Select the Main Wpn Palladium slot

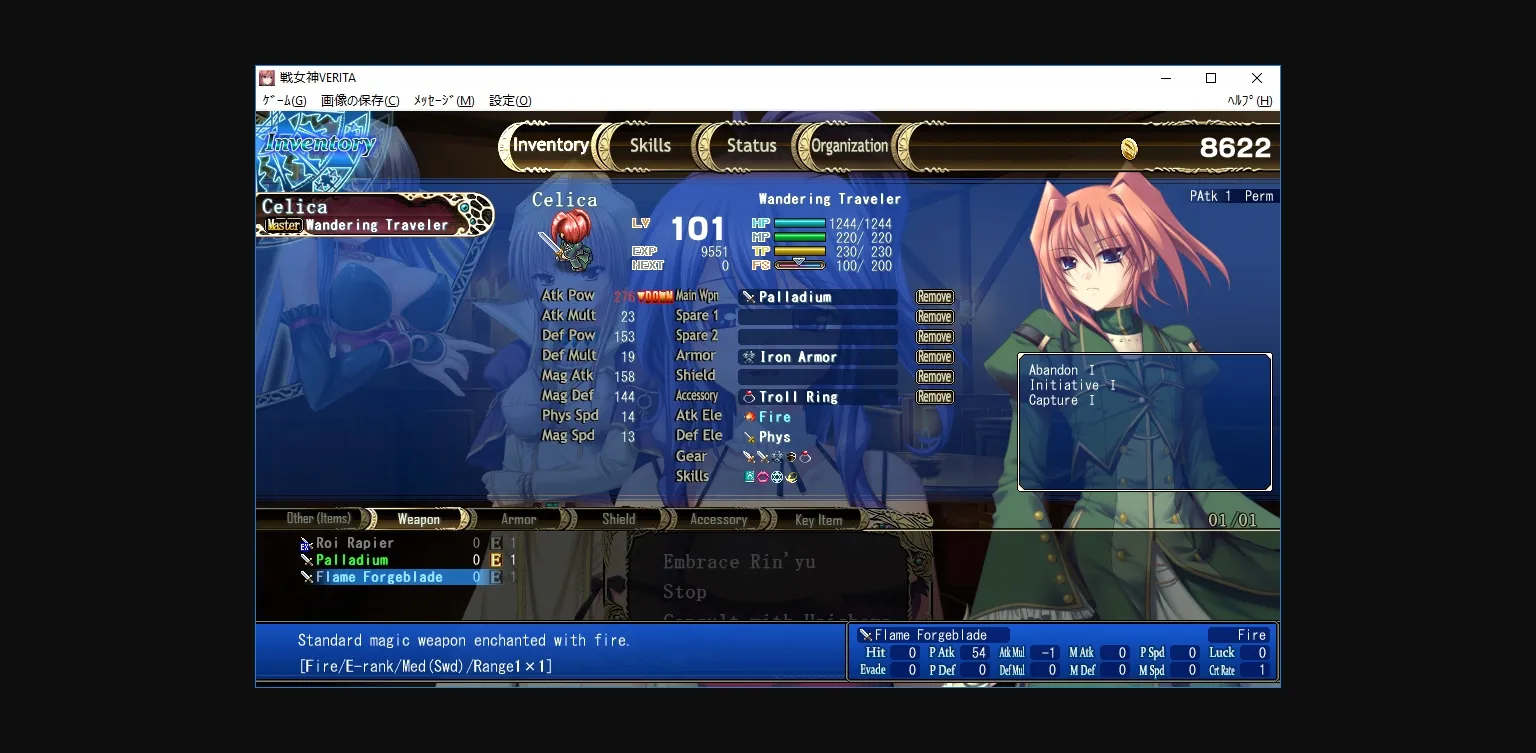pyautogui.click(x=817, y=297)
